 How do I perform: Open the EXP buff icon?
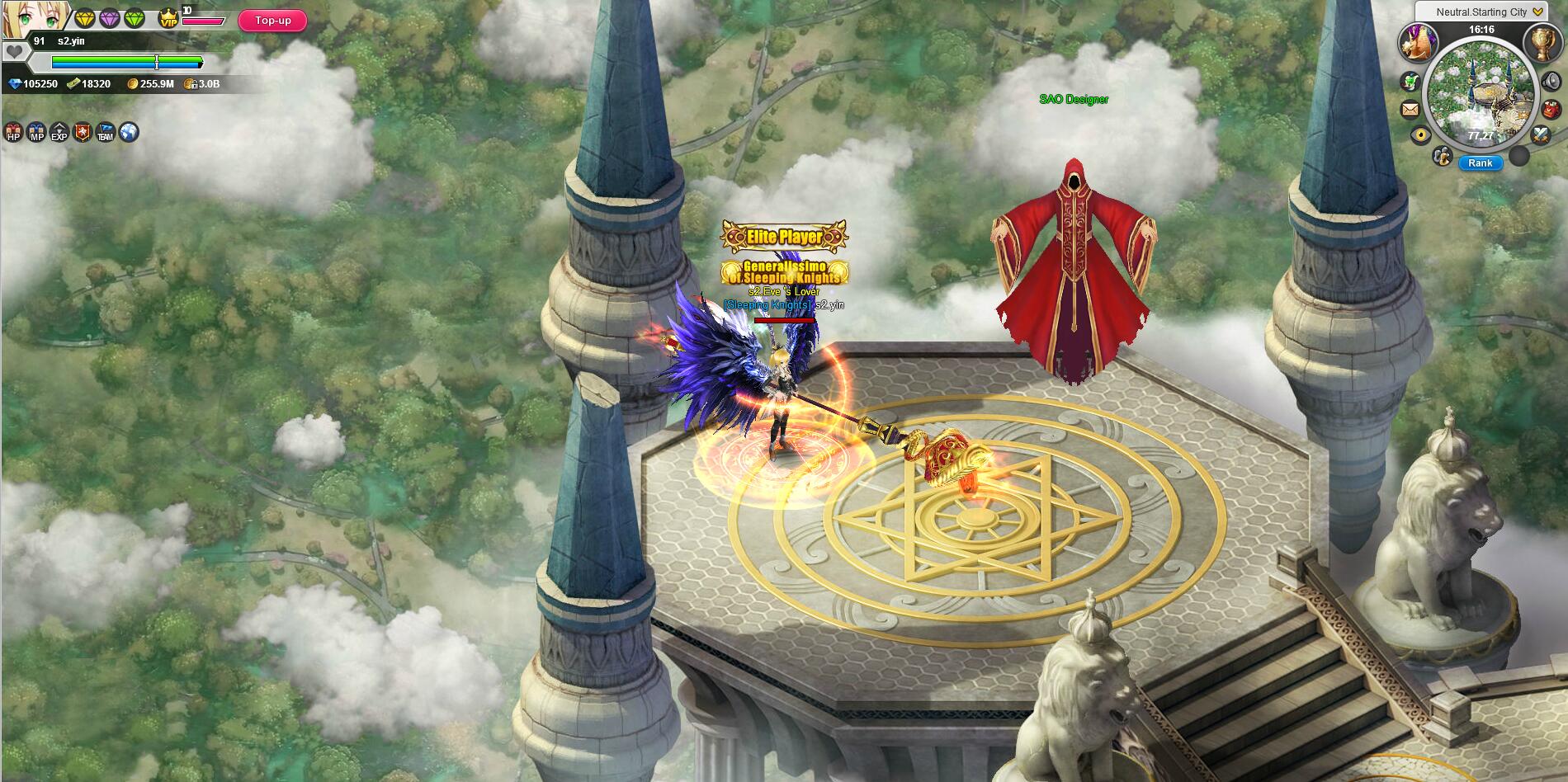click(59, 132)
